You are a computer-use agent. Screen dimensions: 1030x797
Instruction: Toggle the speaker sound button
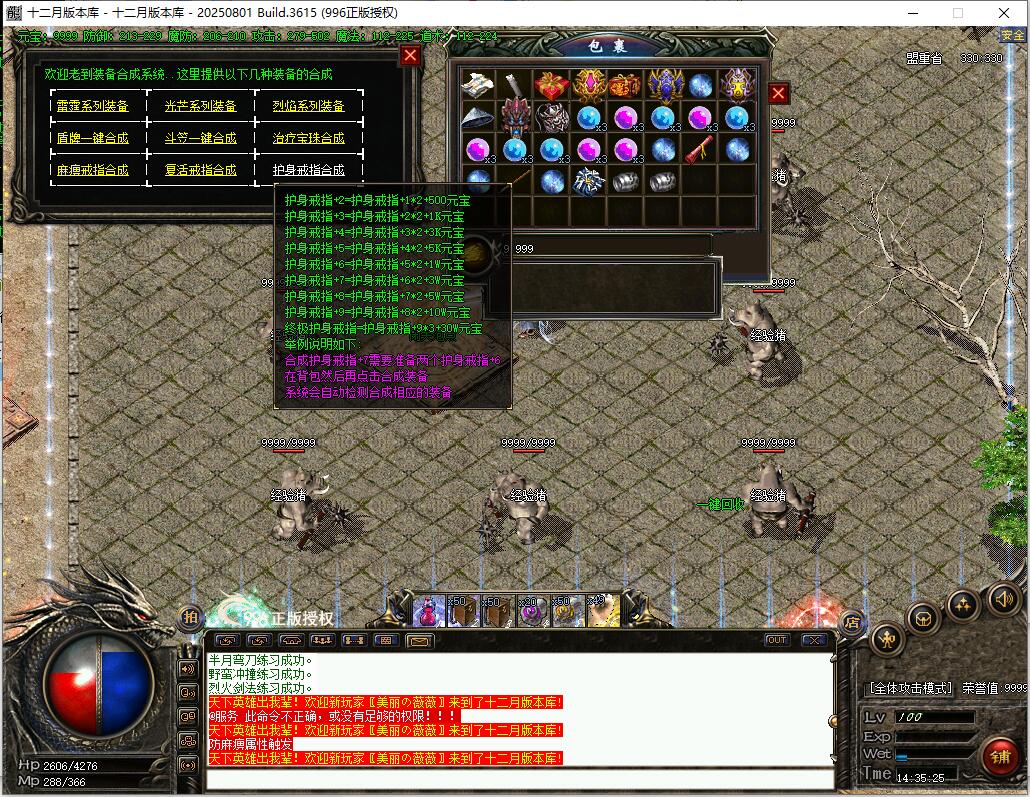click(1003, 599)
